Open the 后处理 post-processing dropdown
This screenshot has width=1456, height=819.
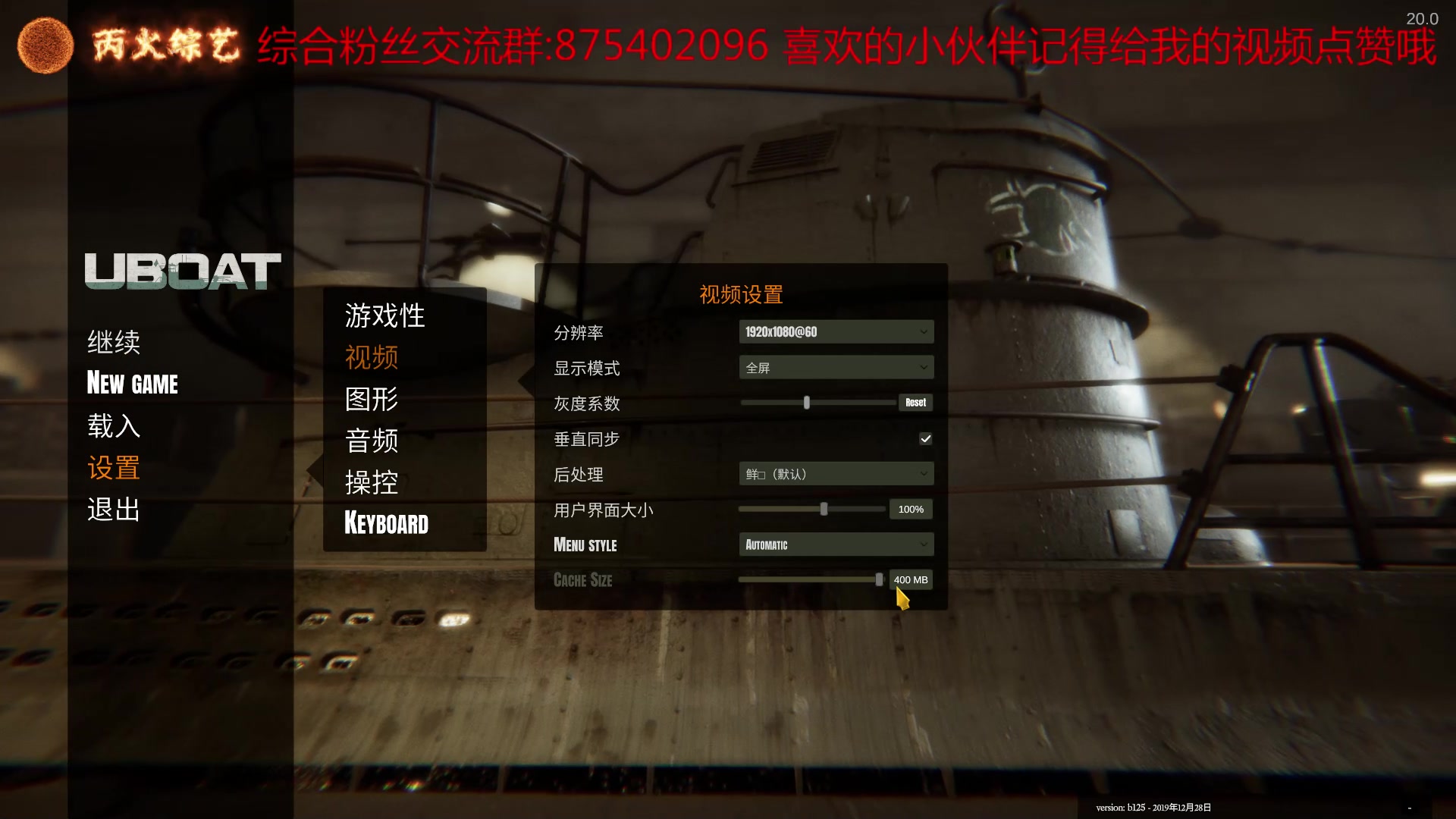tap(836, 473)
